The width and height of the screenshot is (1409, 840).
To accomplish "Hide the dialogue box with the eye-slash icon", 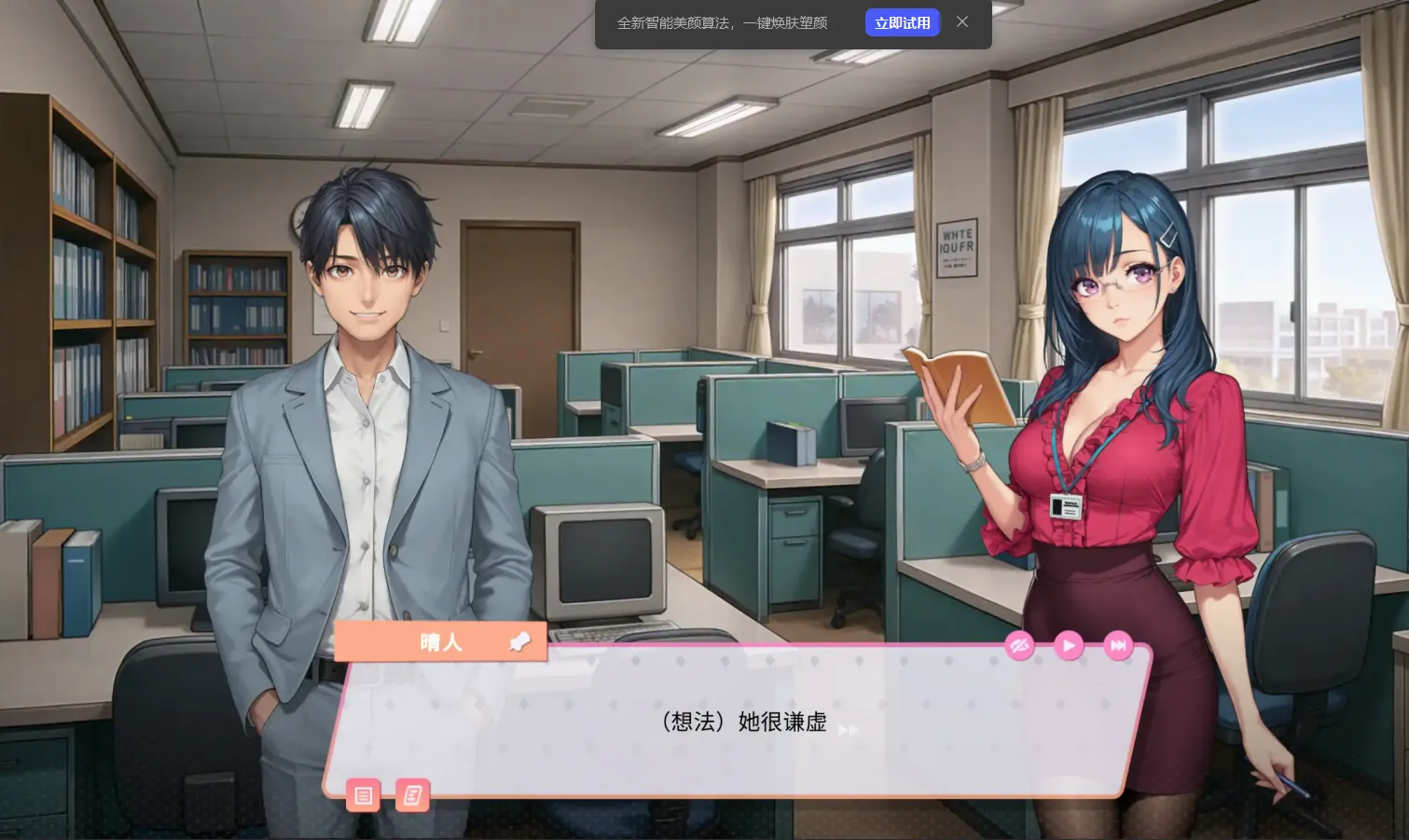I will coord(1019,645).
